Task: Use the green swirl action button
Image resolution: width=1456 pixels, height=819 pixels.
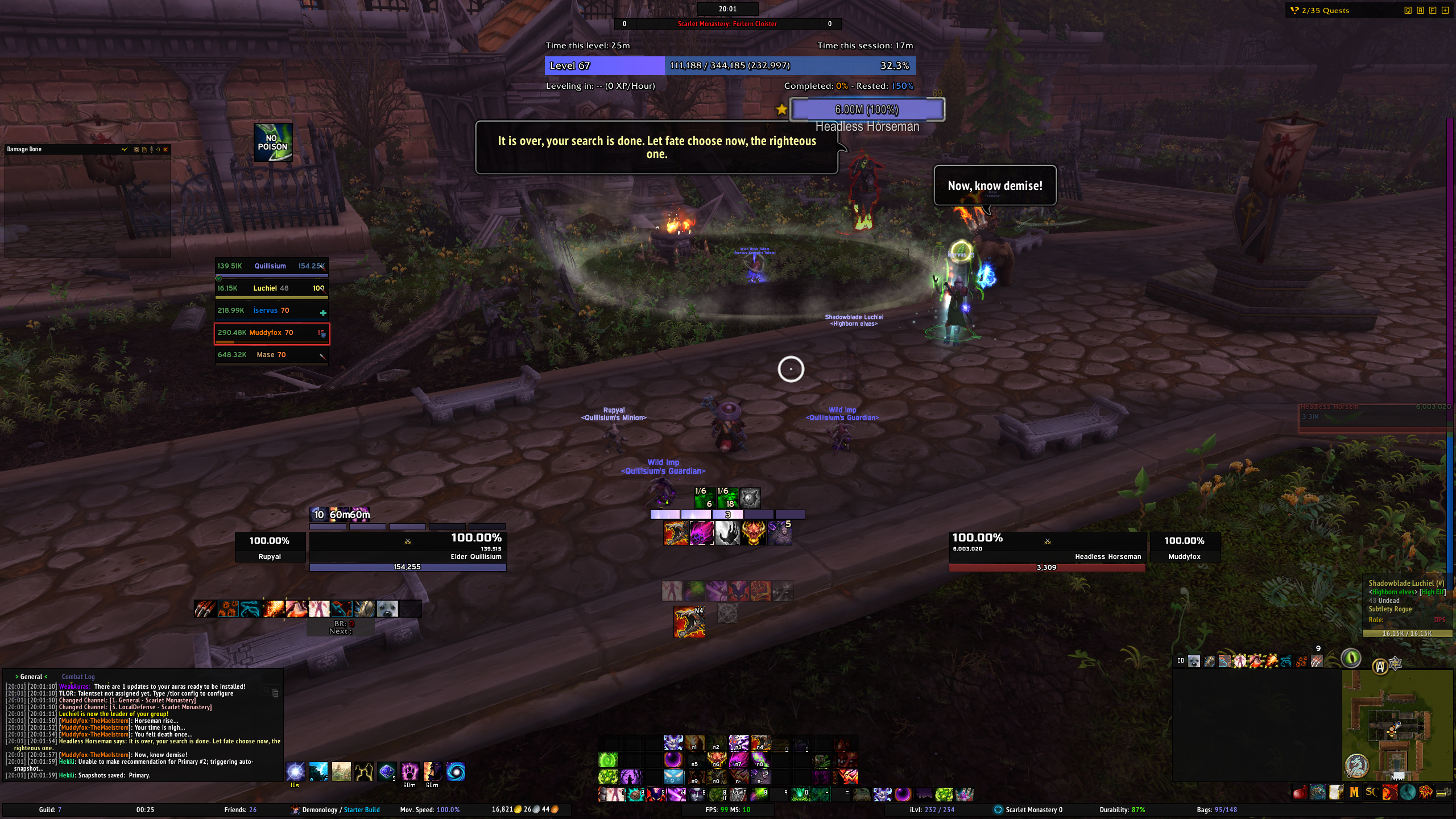Action: (607, 760)
